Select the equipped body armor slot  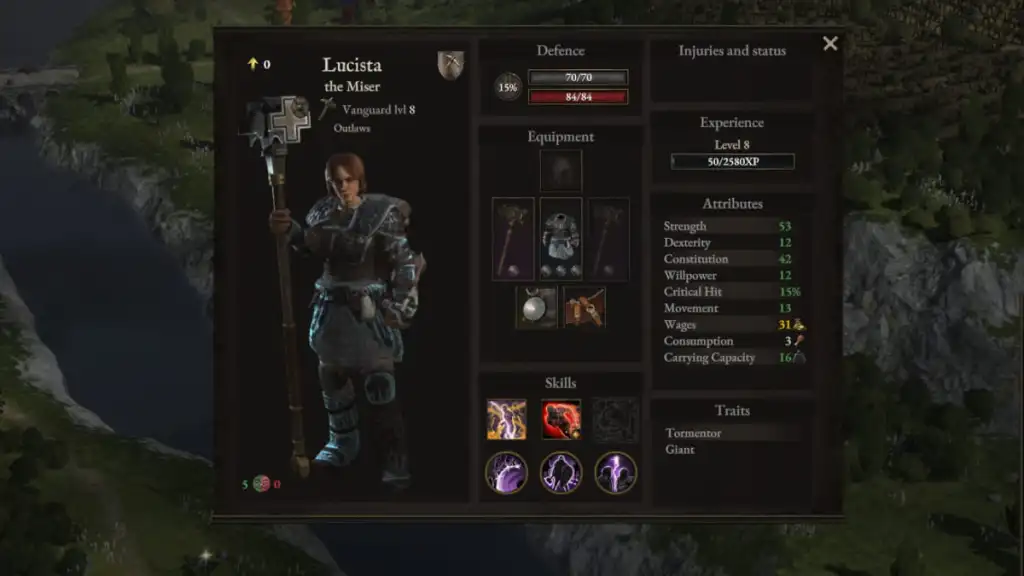click(x=561, y=239)
